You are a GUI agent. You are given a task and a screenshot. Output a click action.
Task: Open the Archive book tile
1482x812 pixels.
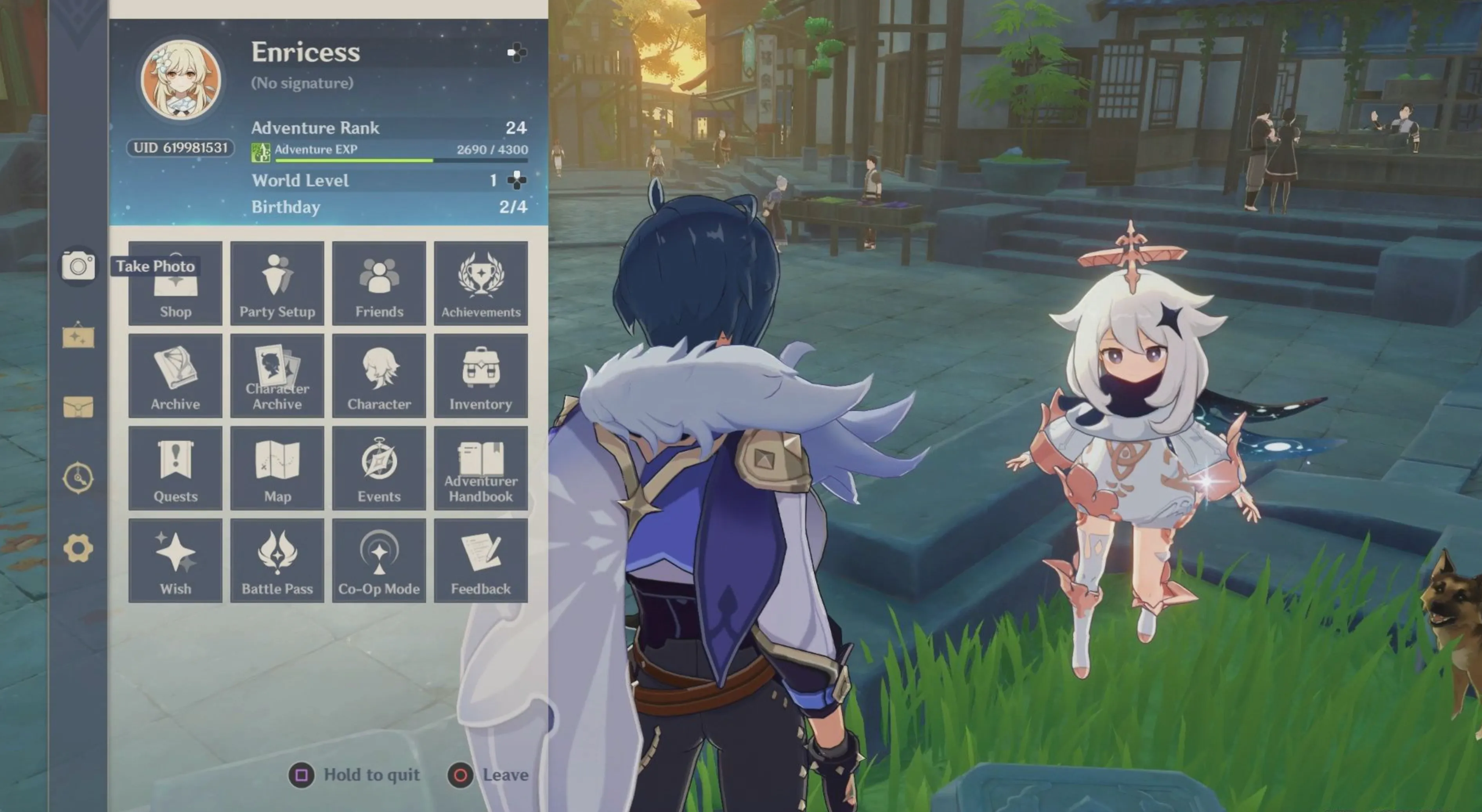pyautogui.click(x=175, y=376)
